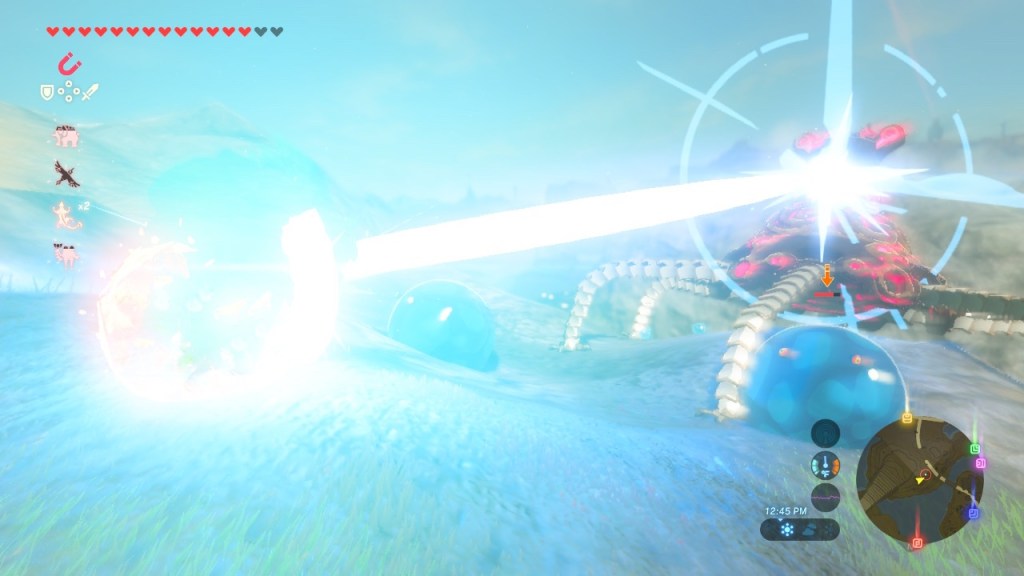The width and height of the screenshot is (1024, 576).
Task: Click the green map marker on minimap
Action: click(974, 449)
